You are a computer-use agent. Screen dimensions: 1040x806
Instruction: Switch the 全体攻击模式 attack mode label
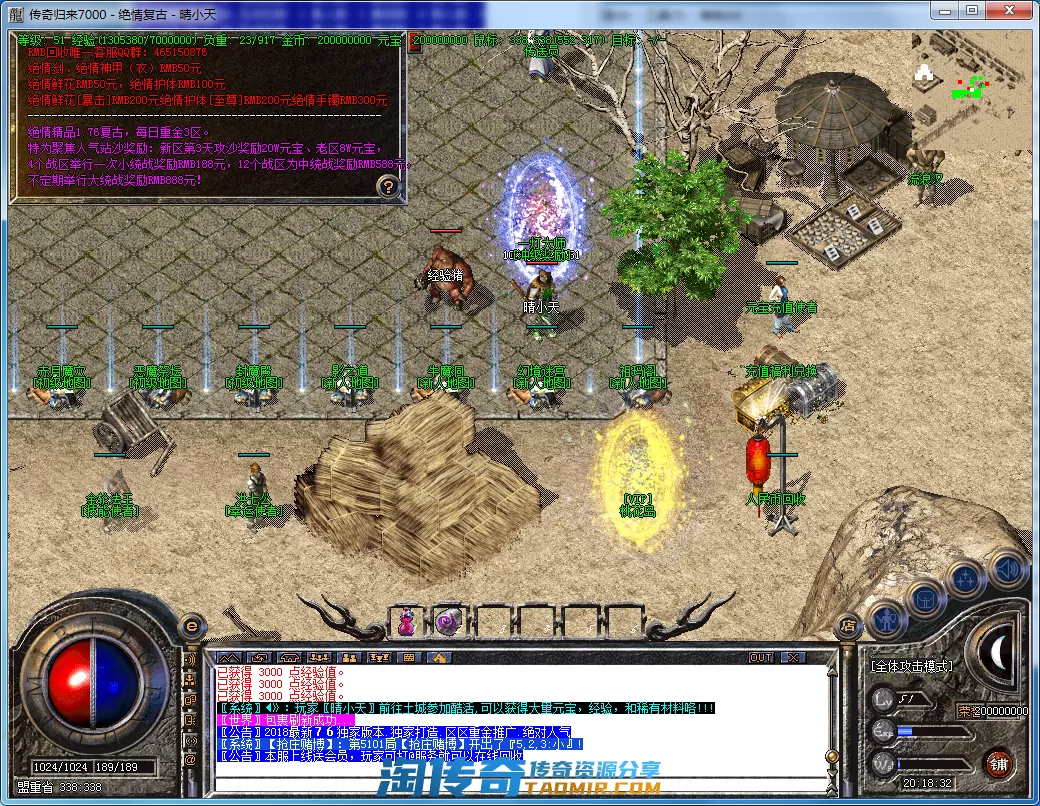click(909, 665)
